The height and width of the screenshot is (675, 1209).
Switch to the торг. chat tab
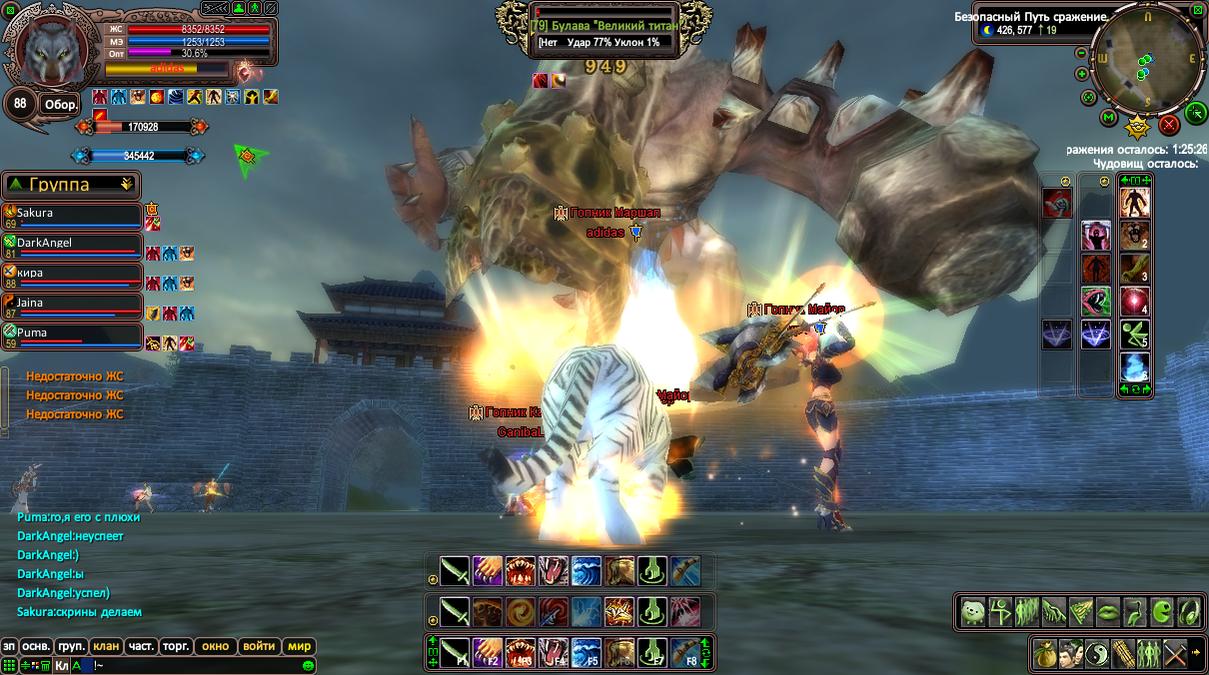(175, 646)
